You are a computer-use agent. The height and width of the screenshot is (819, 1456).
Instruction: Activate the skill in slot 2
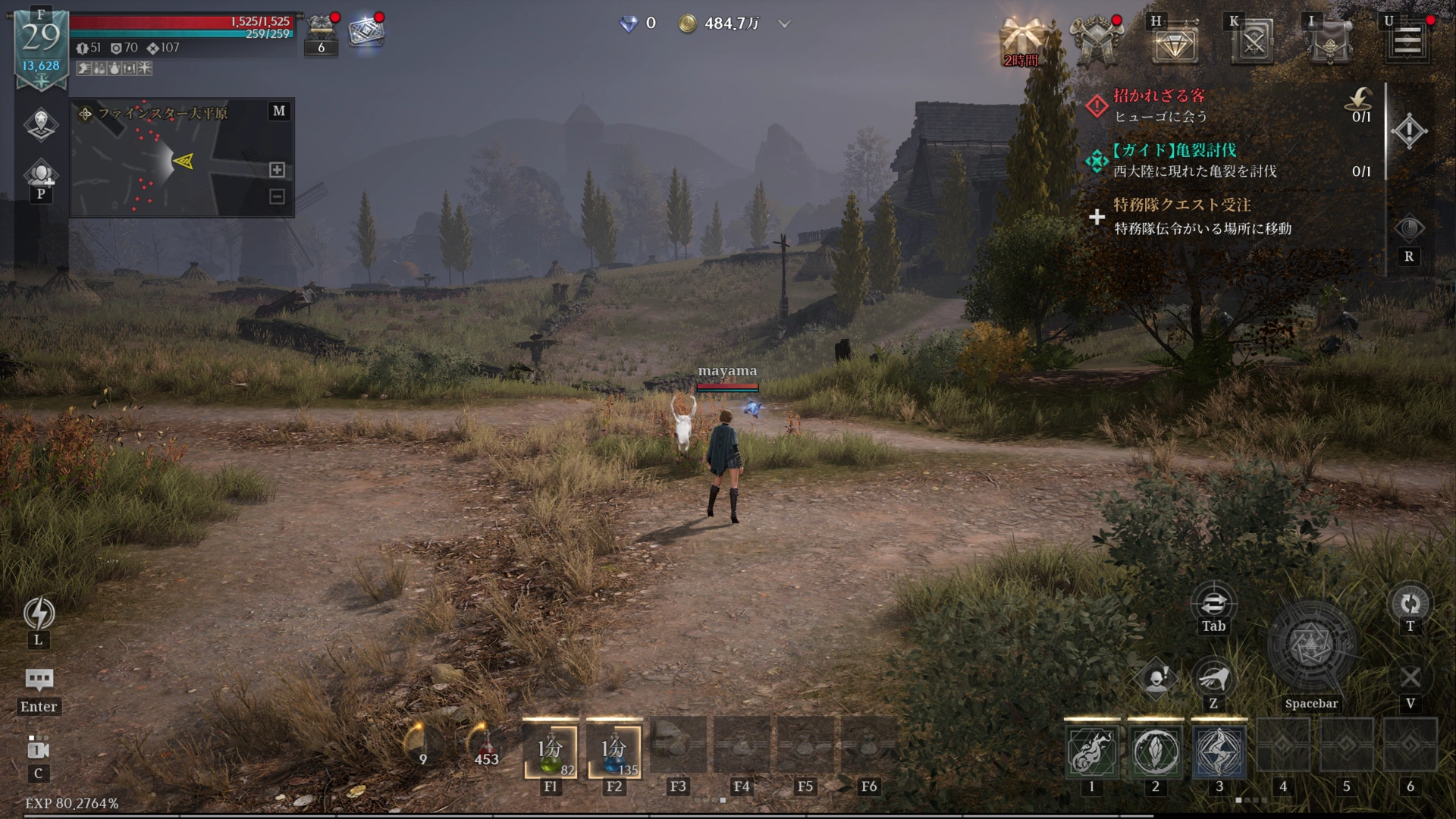1155,751
